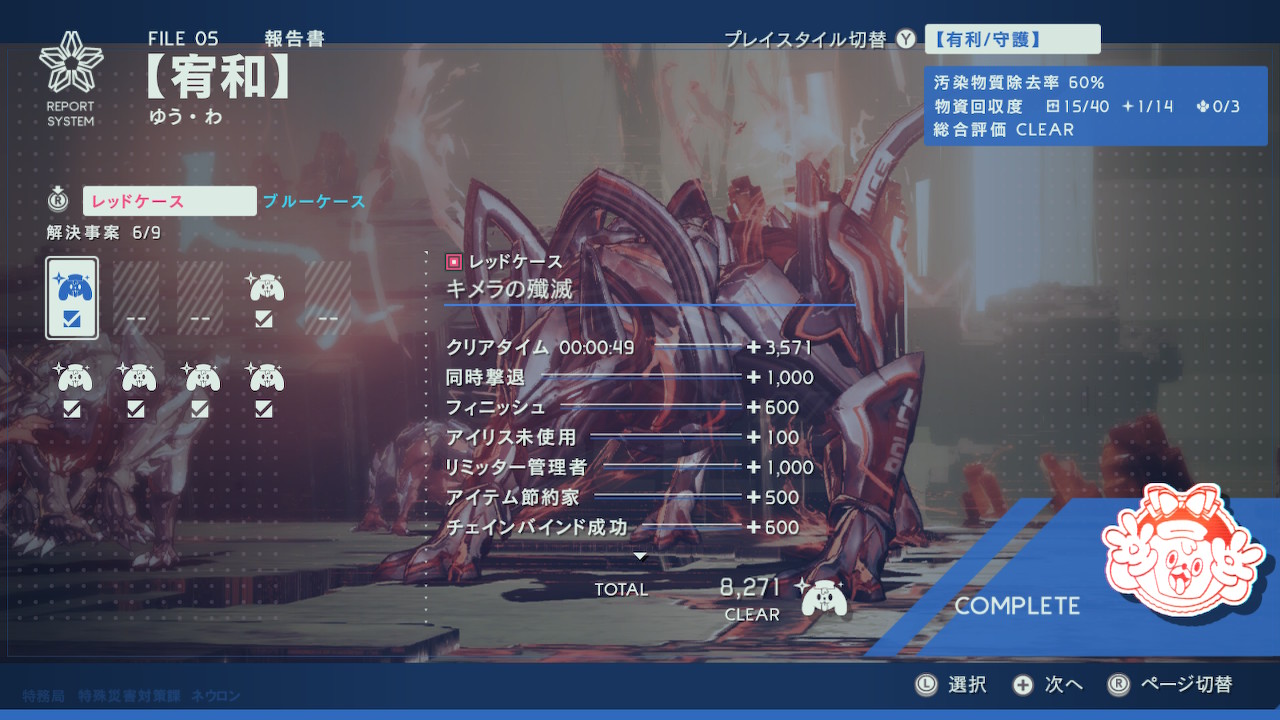Viewport: 1280px width, 720px height.
Task: Click the down arrow under the score list
Action: [x=641, y=556]
